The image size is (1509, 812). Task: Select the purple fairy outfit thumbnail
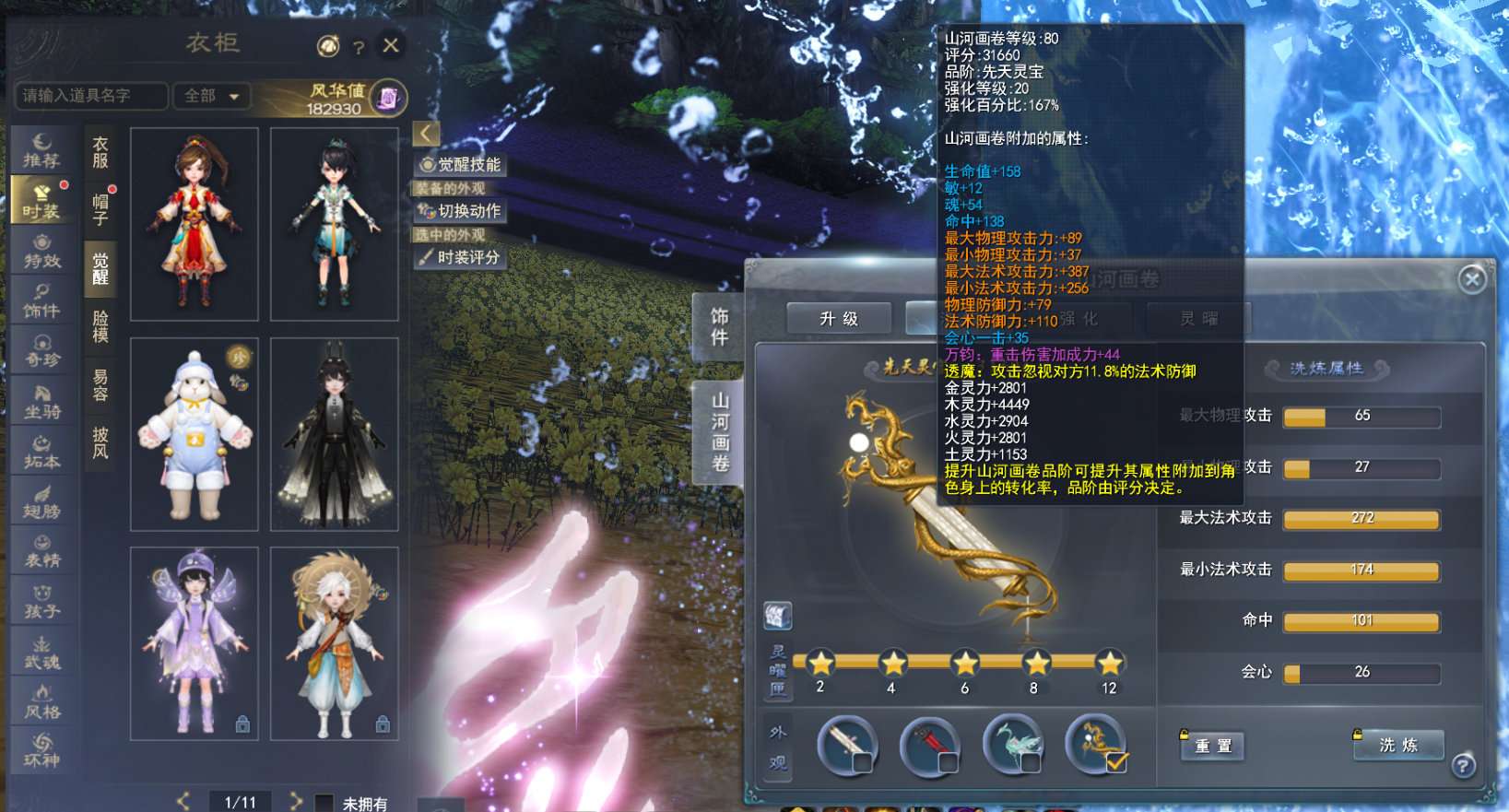(195, 643)
